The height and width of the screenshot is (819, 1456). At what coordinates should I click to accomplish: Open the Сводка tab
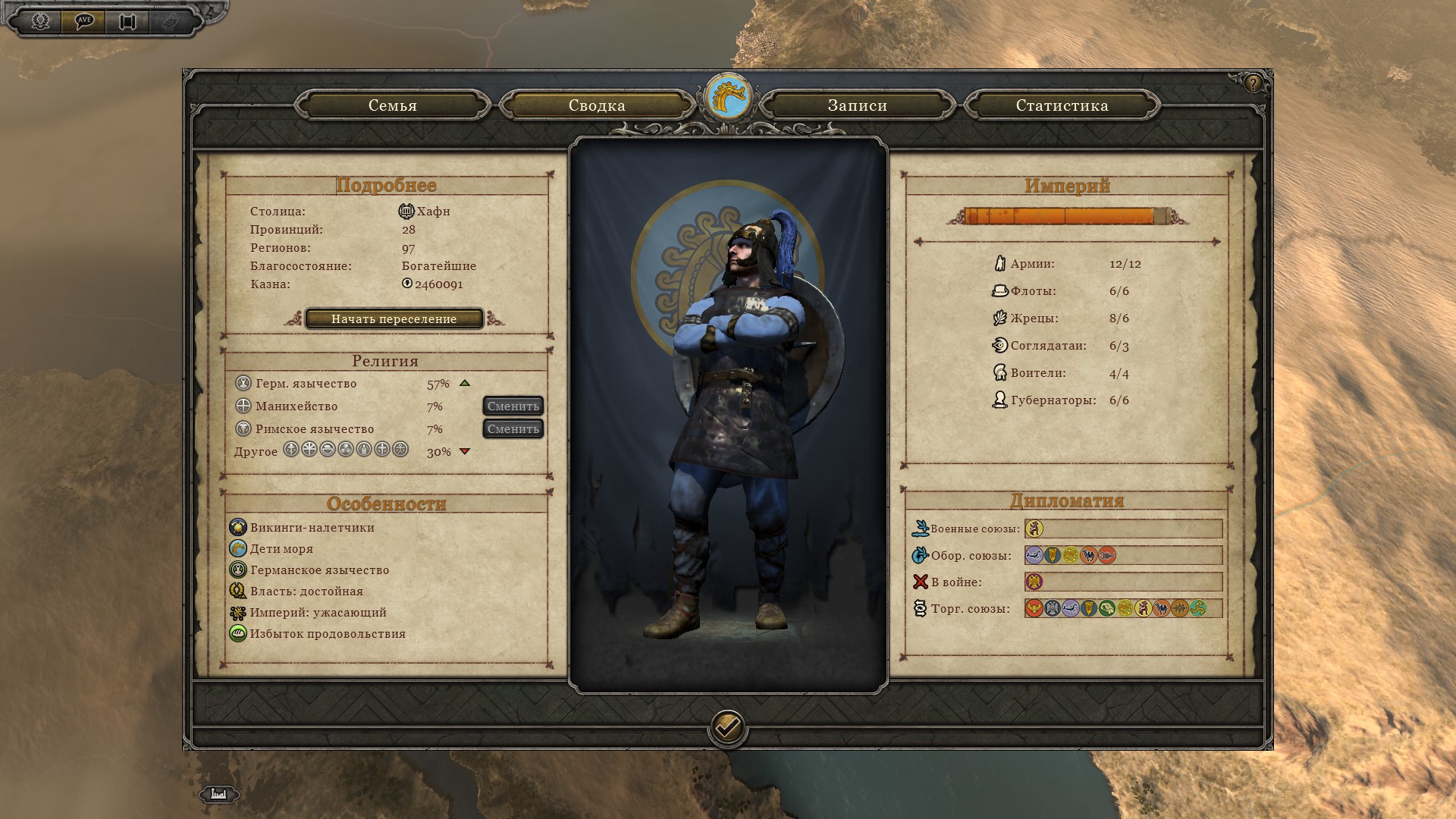(597, 106)
